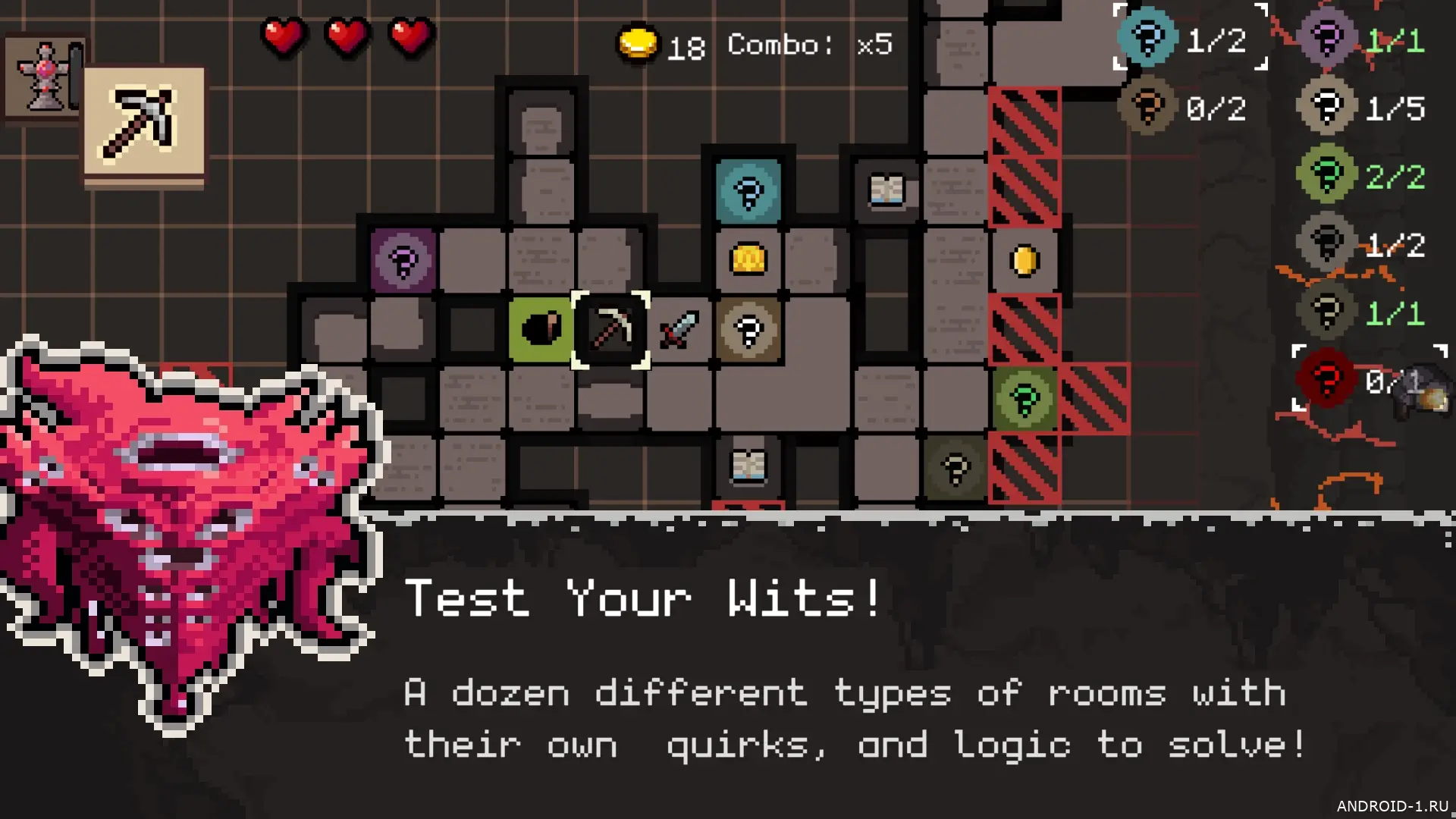Click the green 2/2 room legend entry
Viewport: 1456px width, 819px height.
(1361, 176)
